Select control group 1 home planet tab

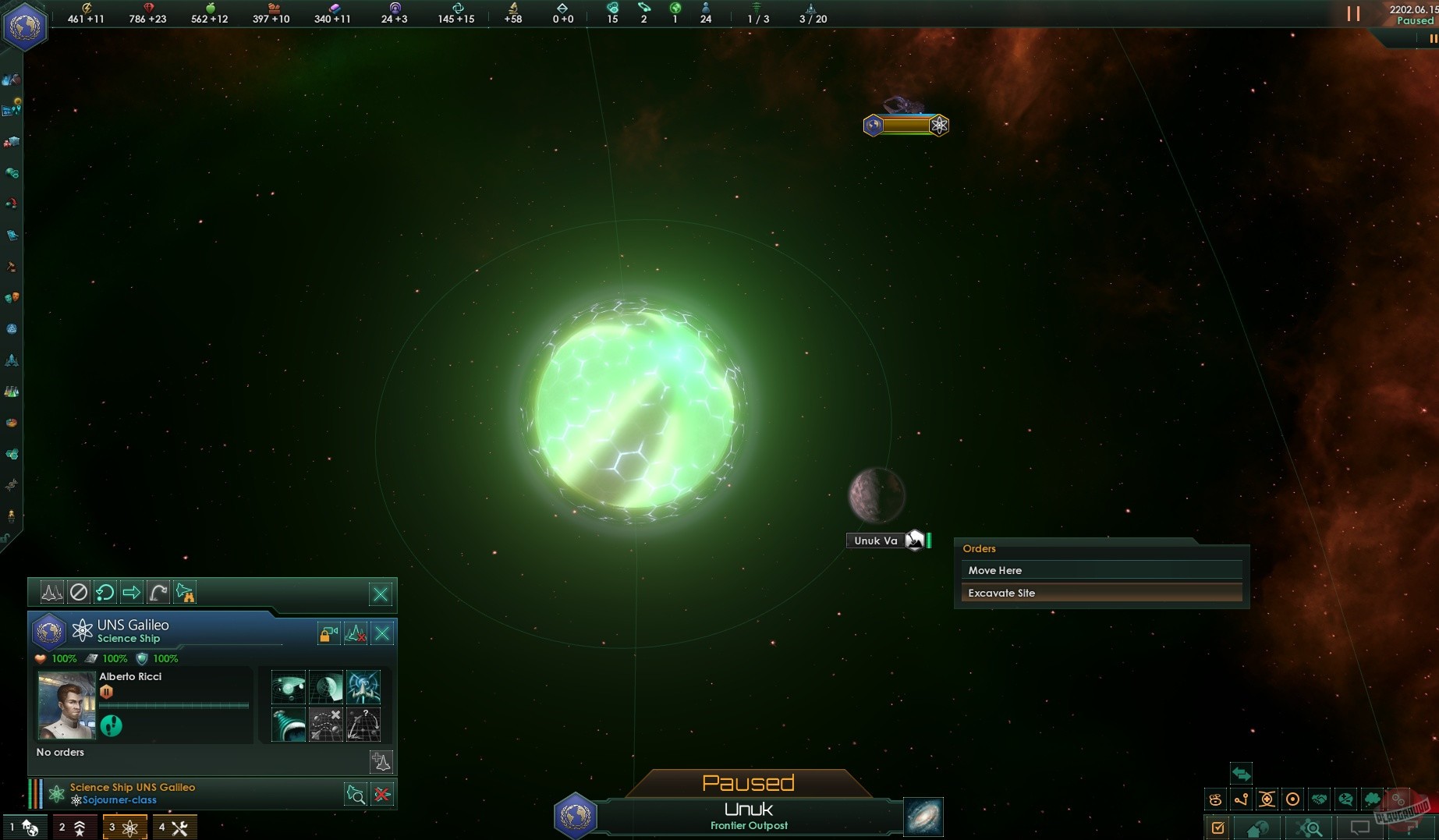(25, 828)
